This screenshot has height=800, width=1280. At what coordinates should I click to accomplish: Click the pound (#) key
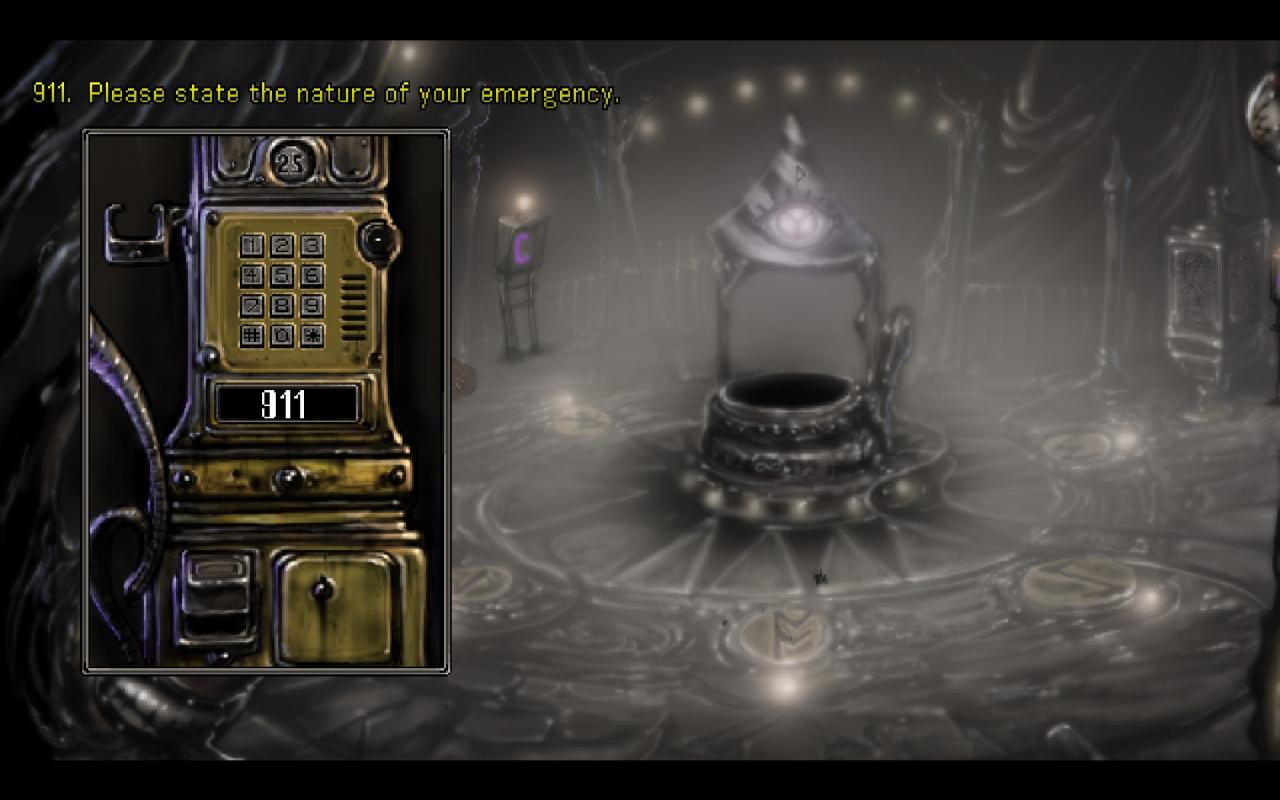[x=252, y=335]
